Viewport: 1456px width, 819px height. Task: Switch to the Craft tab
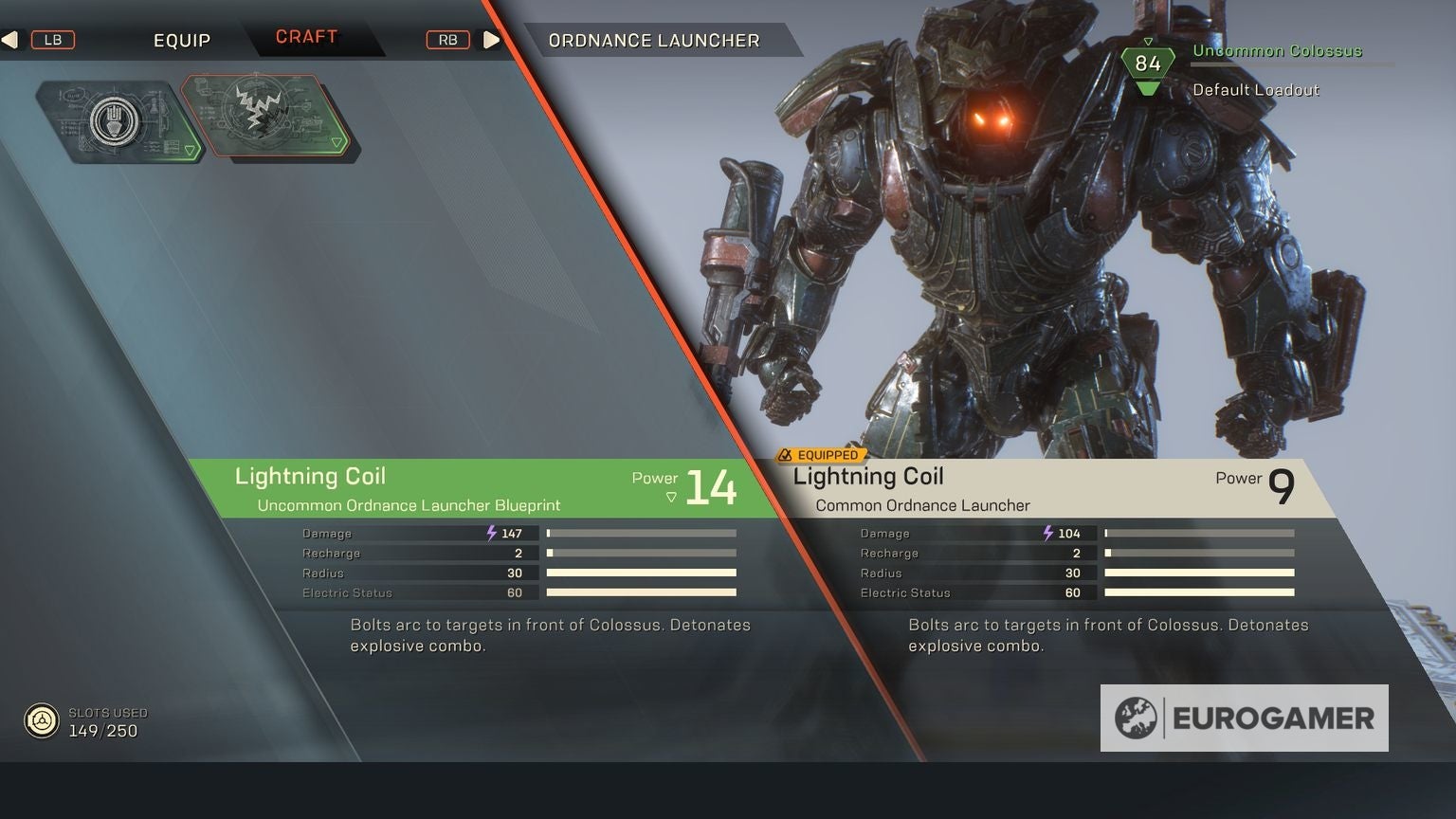click(x=307, y=37)
